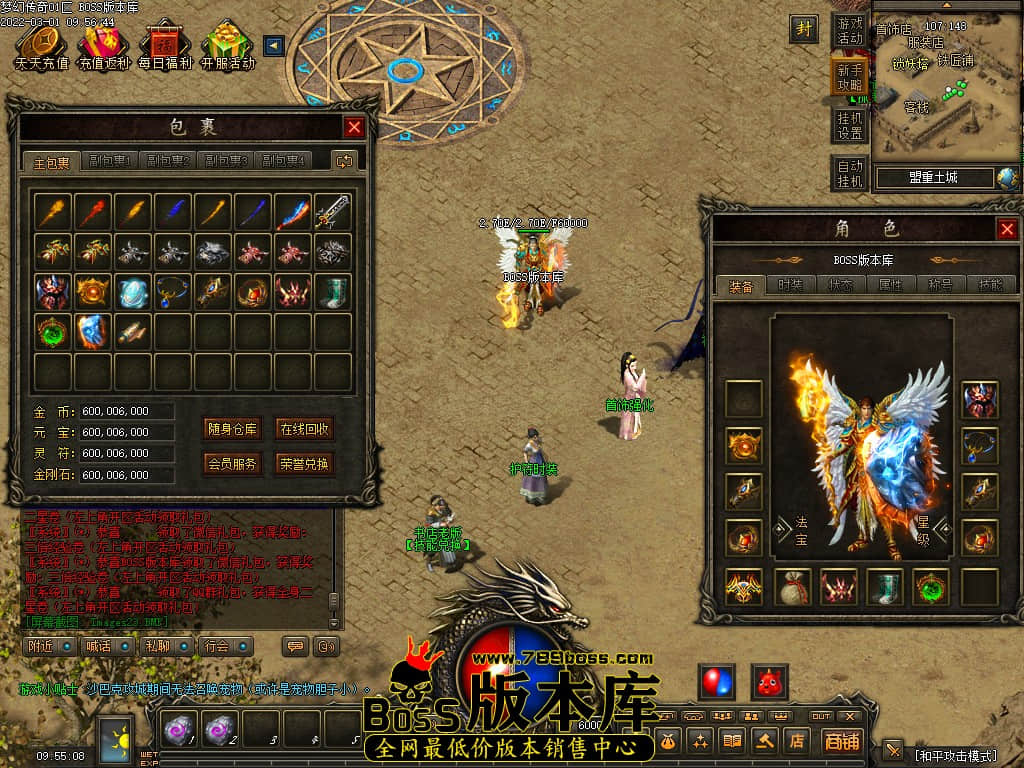Open 会员服务 member services
The width and height of the screenshot is (1024, 768).
tap(232, 463)
